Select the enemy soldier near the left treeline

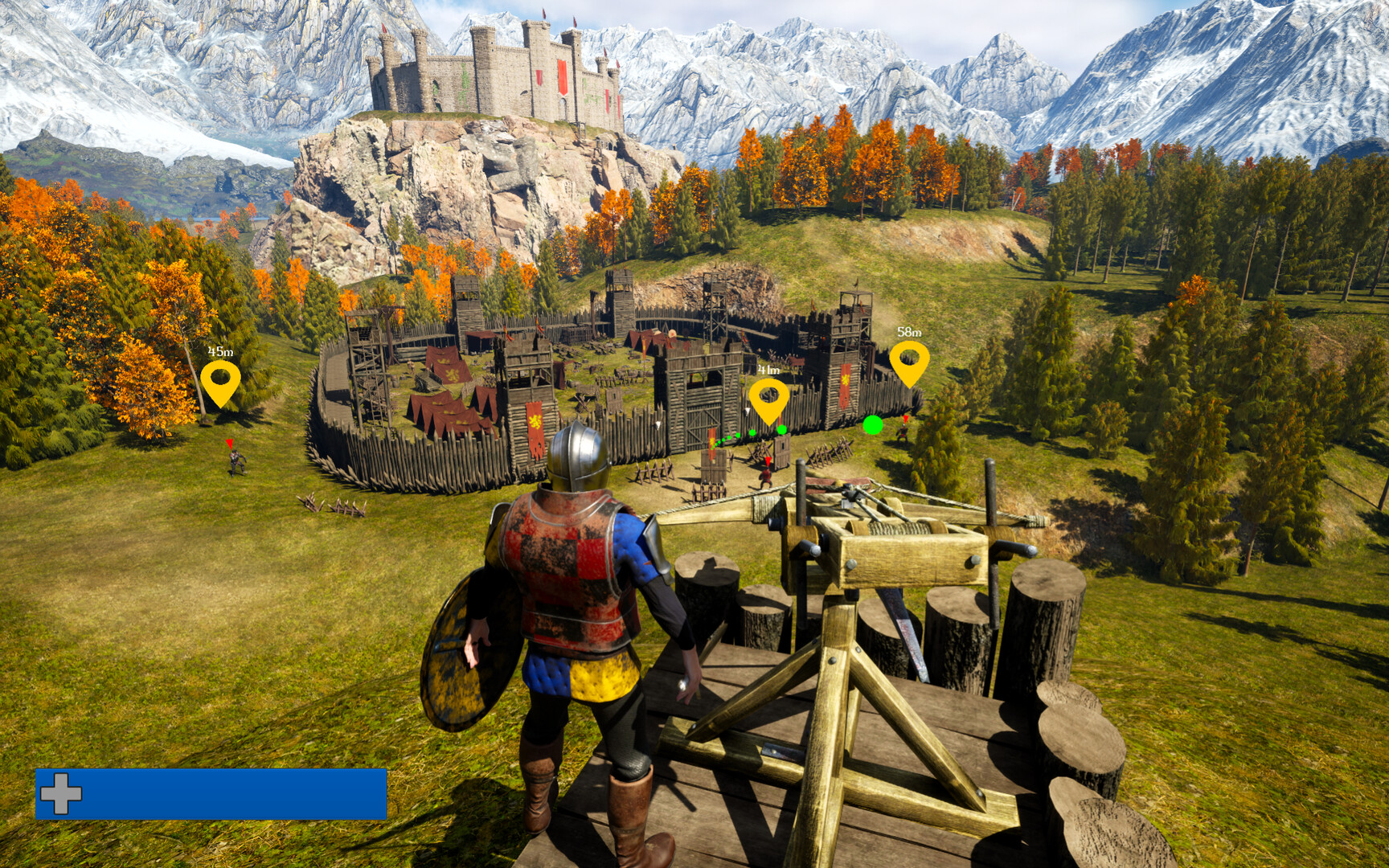234,460
